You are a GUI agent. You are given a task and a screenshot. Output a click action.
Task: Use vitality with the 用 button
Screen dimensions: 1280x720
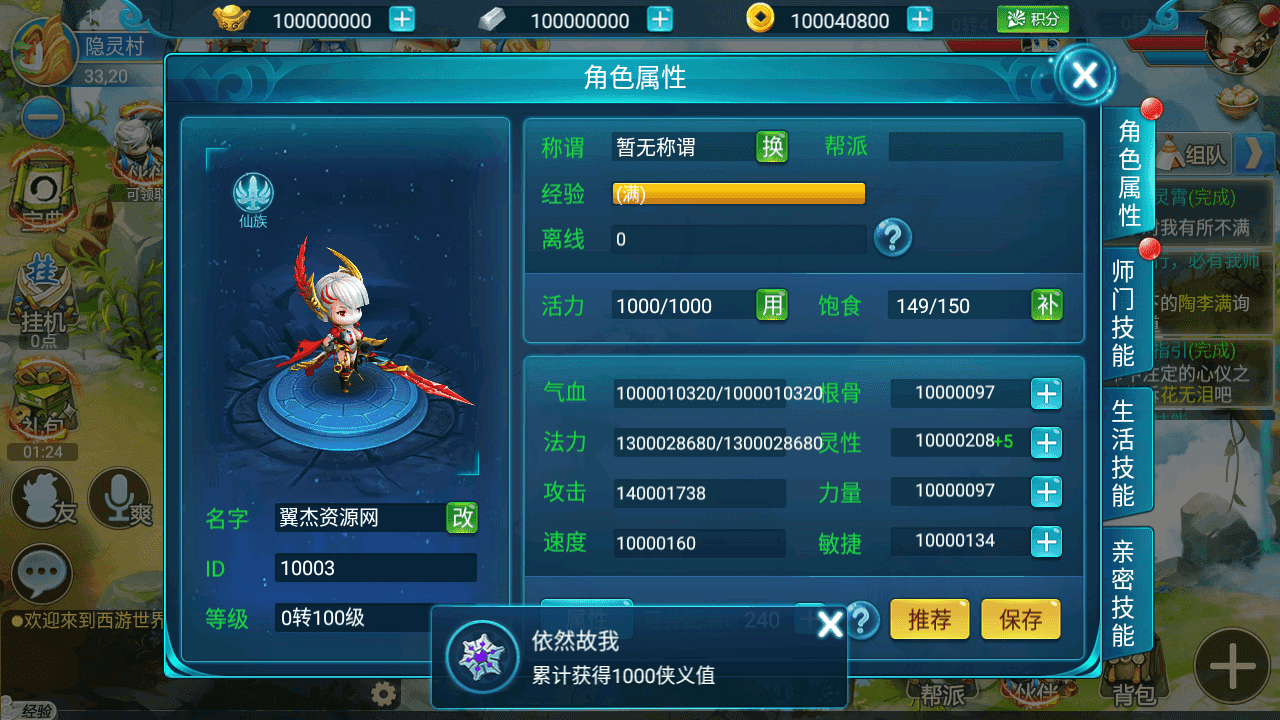coord(772,305)
